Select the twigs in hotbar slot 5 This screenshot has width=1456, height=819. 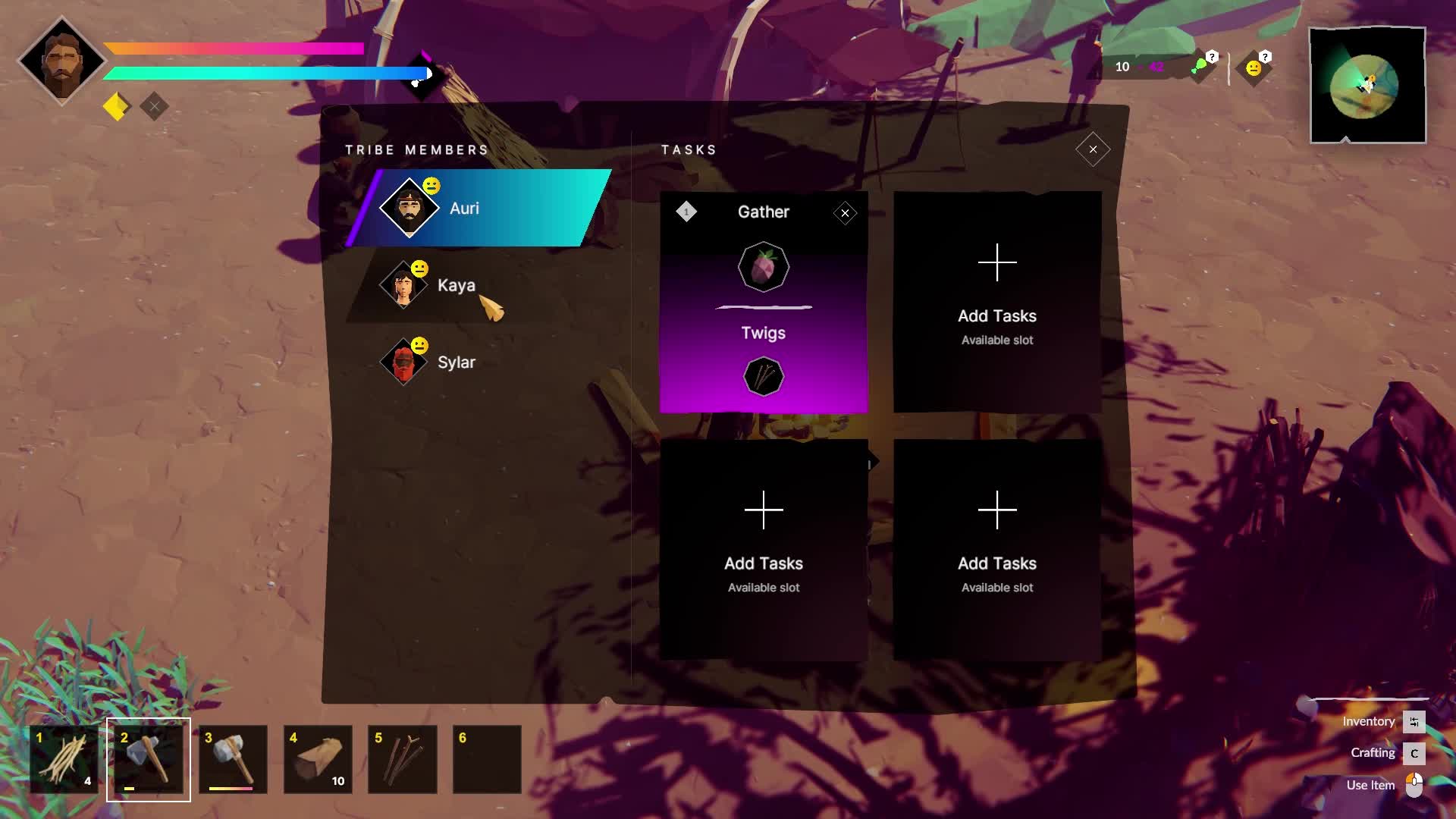click(403, 759)
